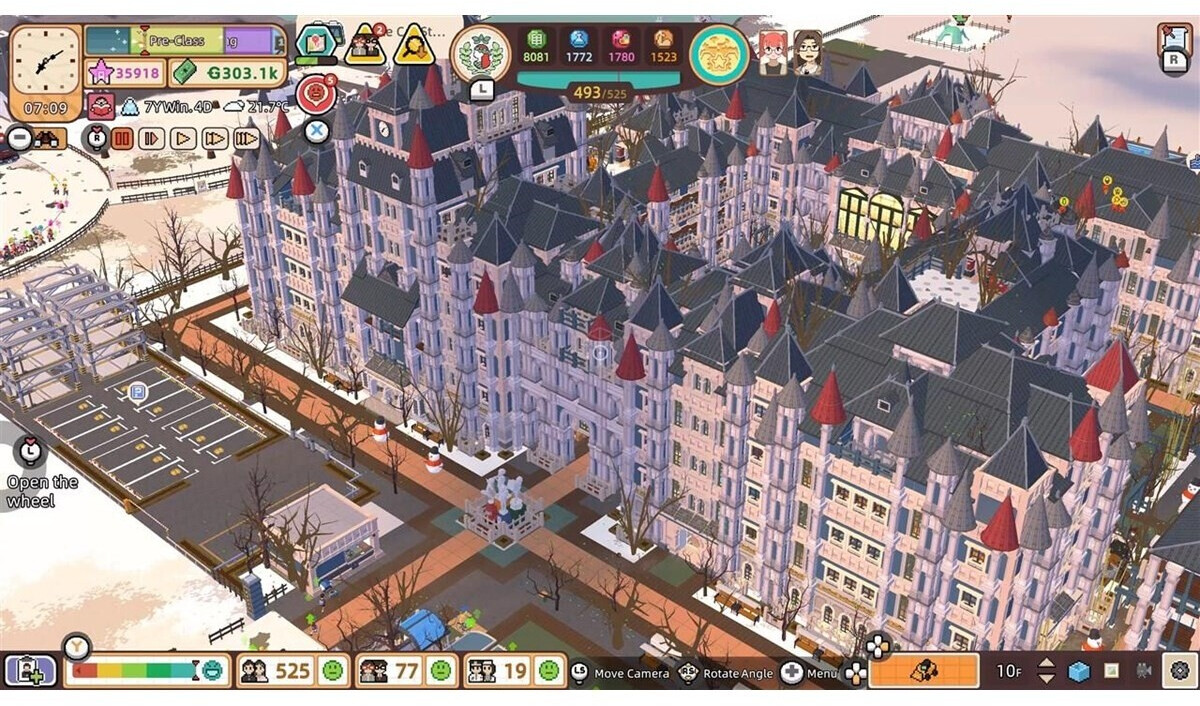
Task: Set game speed to single-arrow normal play
Action: (x=184, y=138)
